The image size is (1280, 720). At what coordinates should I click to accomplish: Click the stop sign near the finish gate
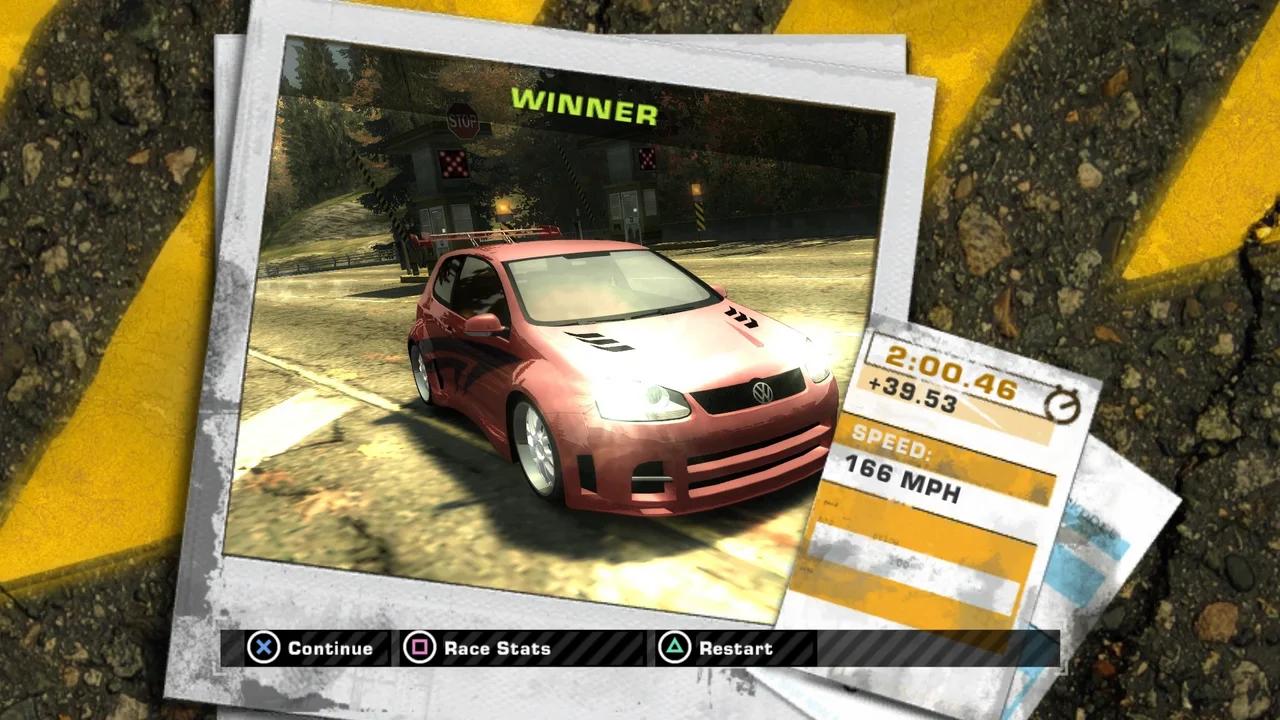tap(462, 121)
